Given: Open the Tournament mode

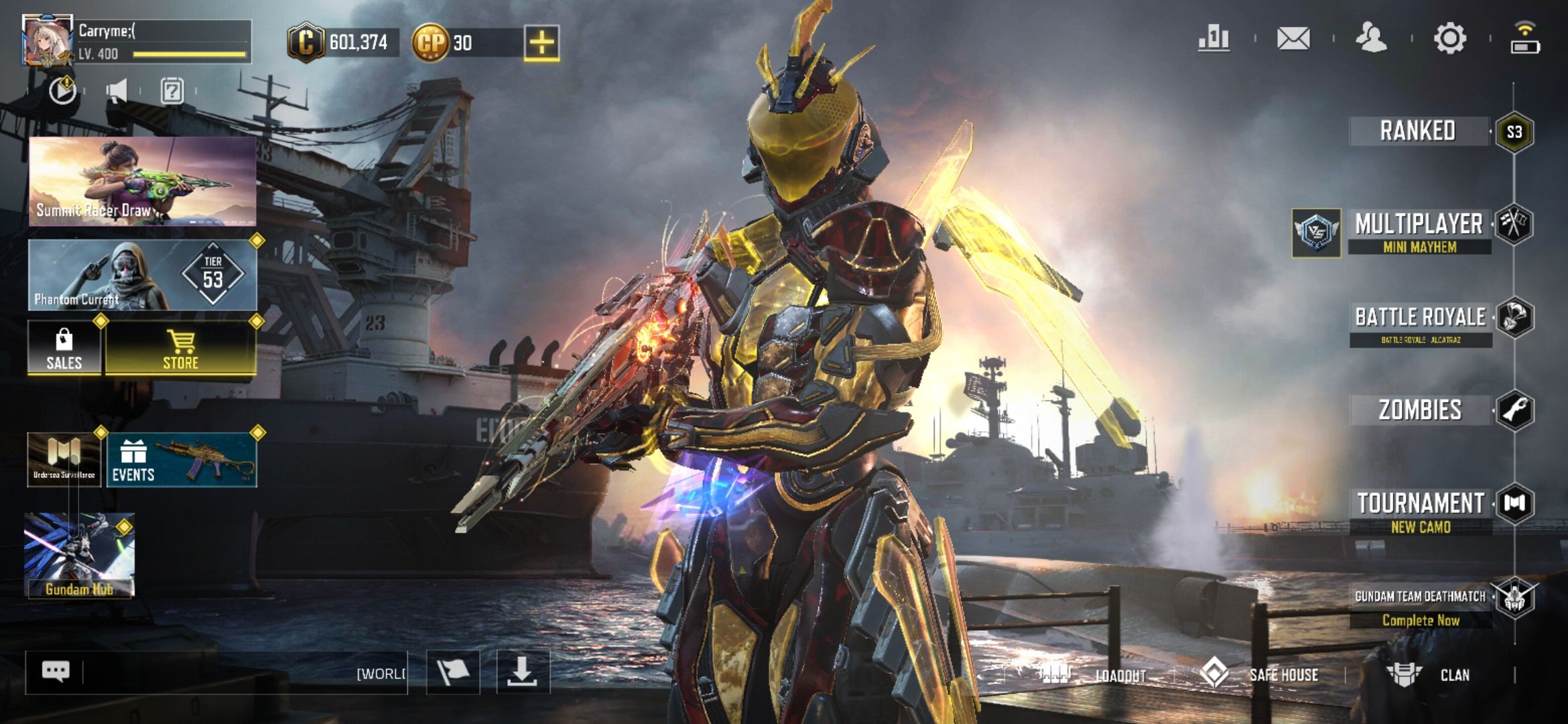Looking at the screenshot, I should (x=1421, y=509).
